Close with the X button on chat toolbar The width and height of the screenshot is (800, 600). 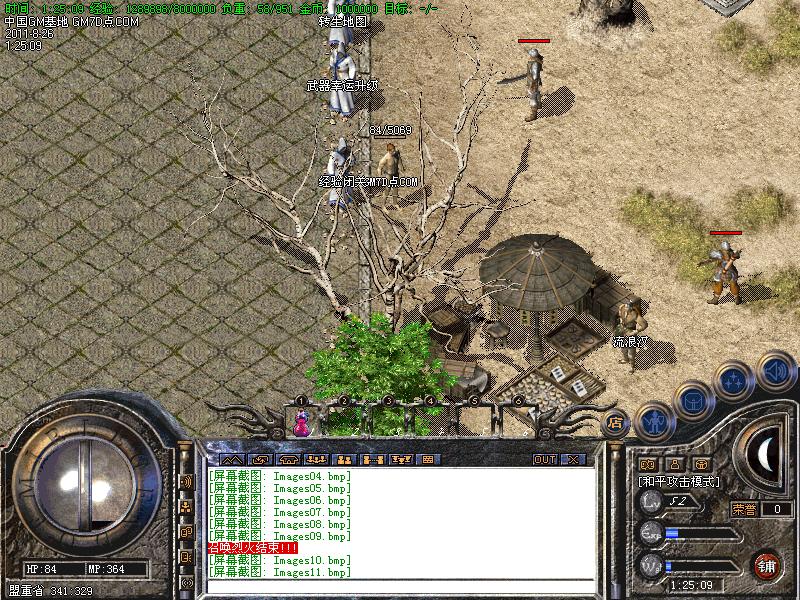coord(573,459)
